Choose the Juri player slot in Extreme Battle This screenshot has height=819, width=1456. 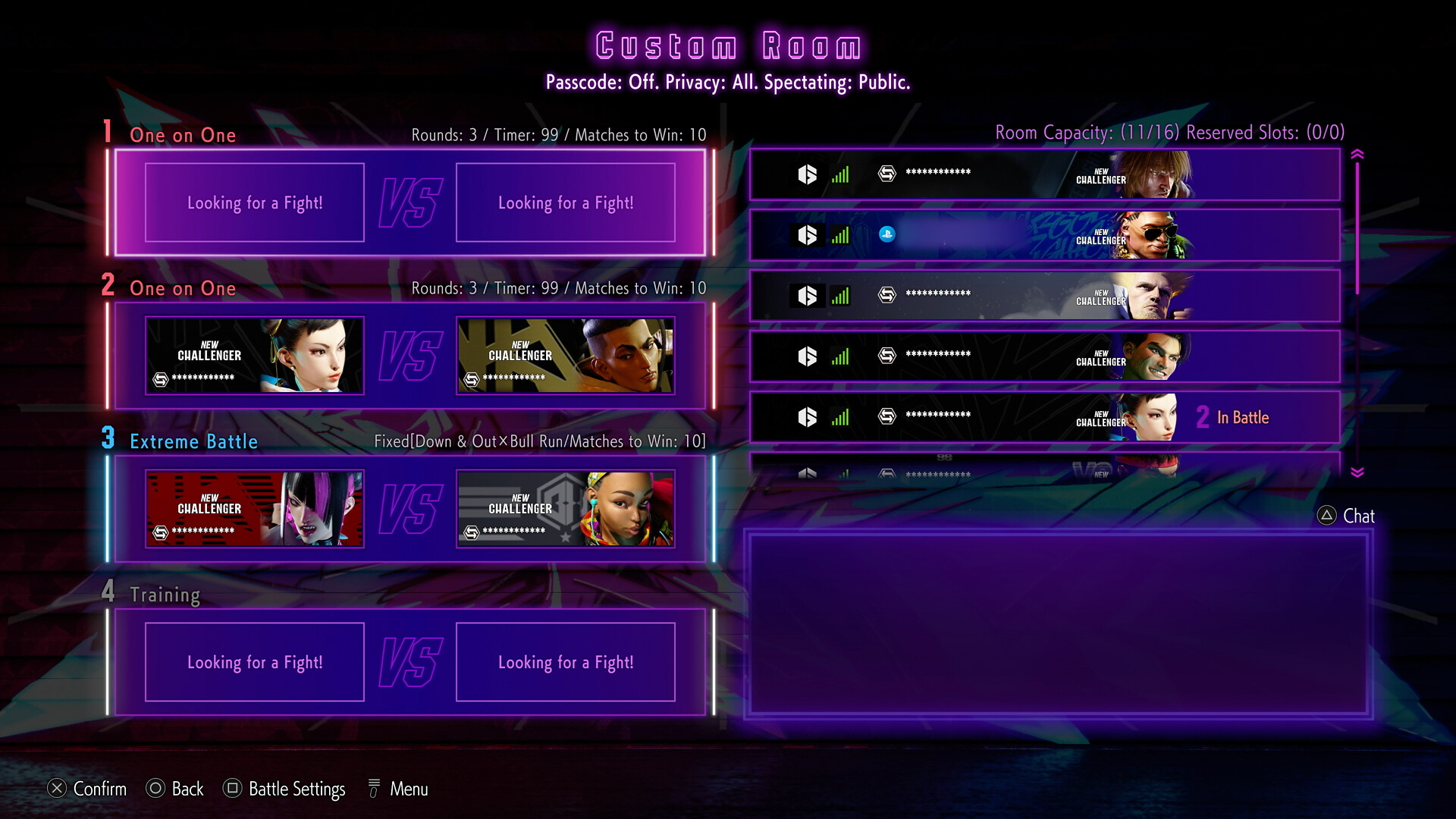coord(255,509)
